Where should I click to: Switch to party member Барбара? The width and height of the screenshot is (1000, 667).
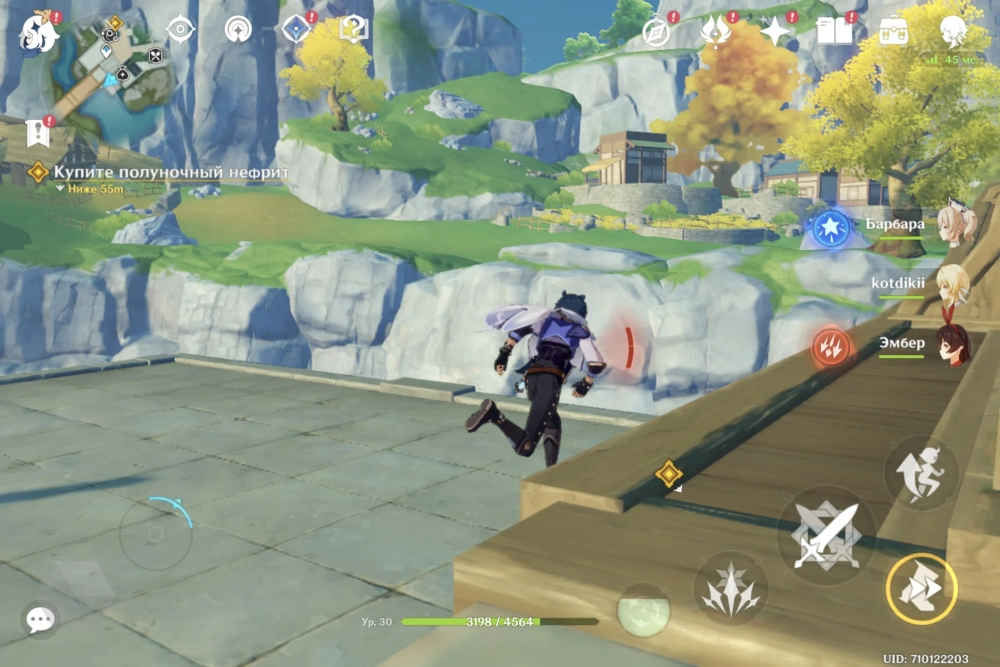957,227
